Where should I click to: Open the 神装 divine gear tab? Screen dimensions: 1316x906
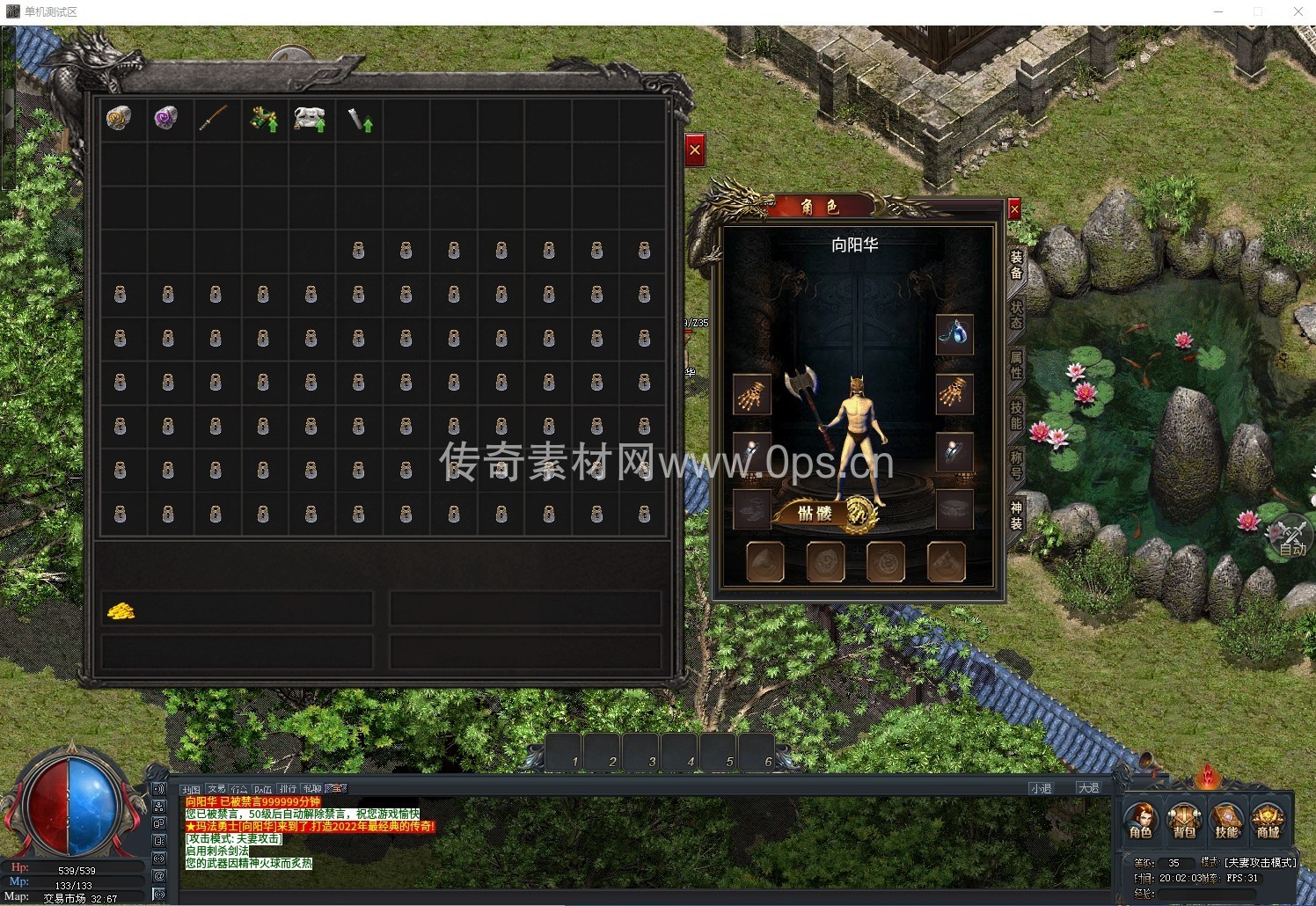tap(1016, 515)
